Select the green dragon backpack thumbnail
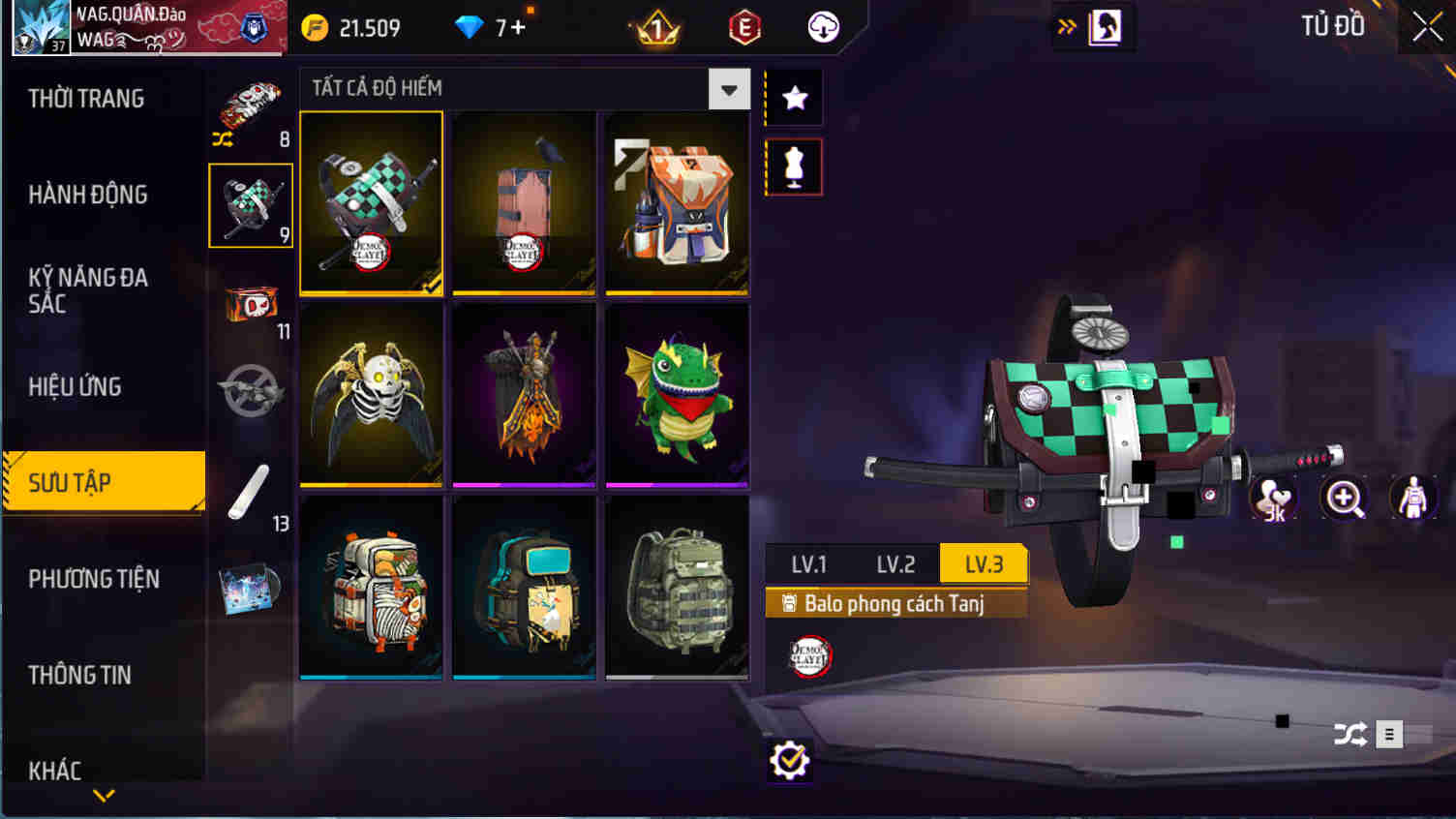Viewport: 1456px width, 819px height. (677, 393)
